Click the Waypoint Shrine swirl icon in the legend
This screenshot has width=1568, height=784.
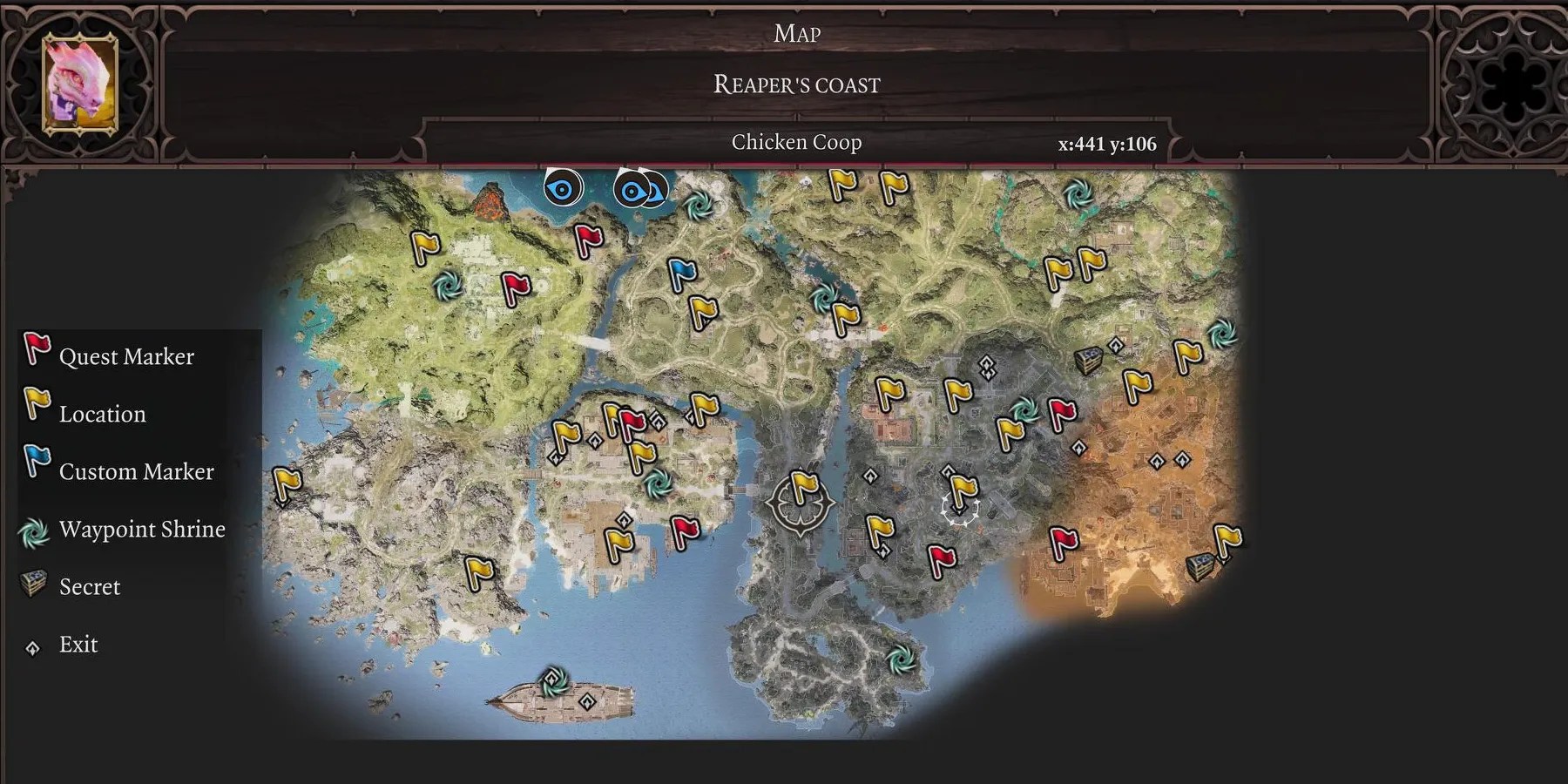tap(33, 531)
